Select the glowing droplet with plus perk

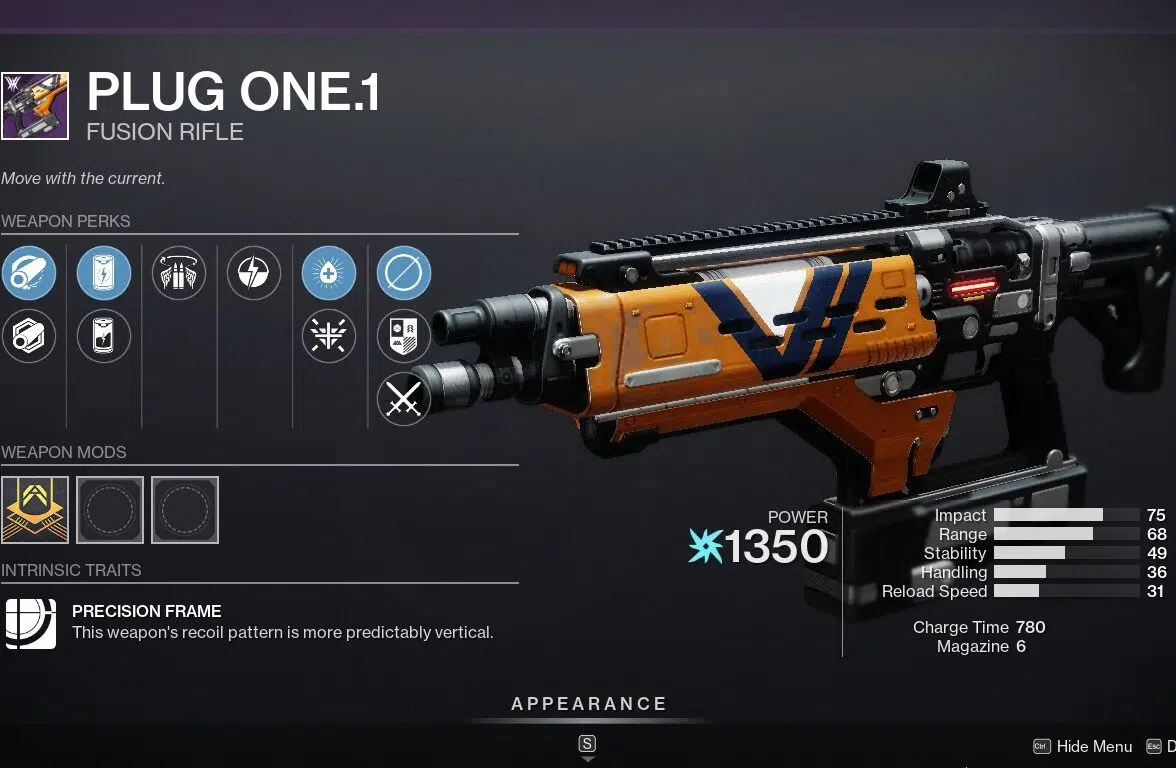click(x=329, y=273)
